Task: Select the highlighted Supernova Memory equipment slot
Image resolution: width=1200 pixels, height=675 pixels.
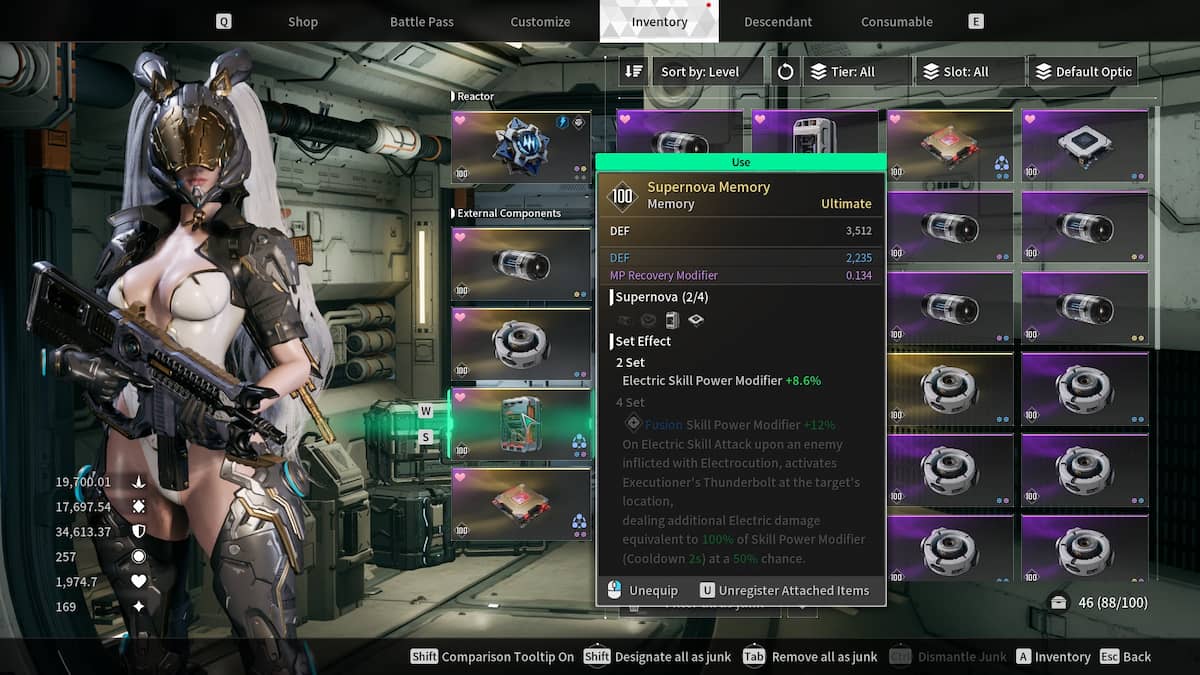Action: pyautogui.click(x=520, y=424)
